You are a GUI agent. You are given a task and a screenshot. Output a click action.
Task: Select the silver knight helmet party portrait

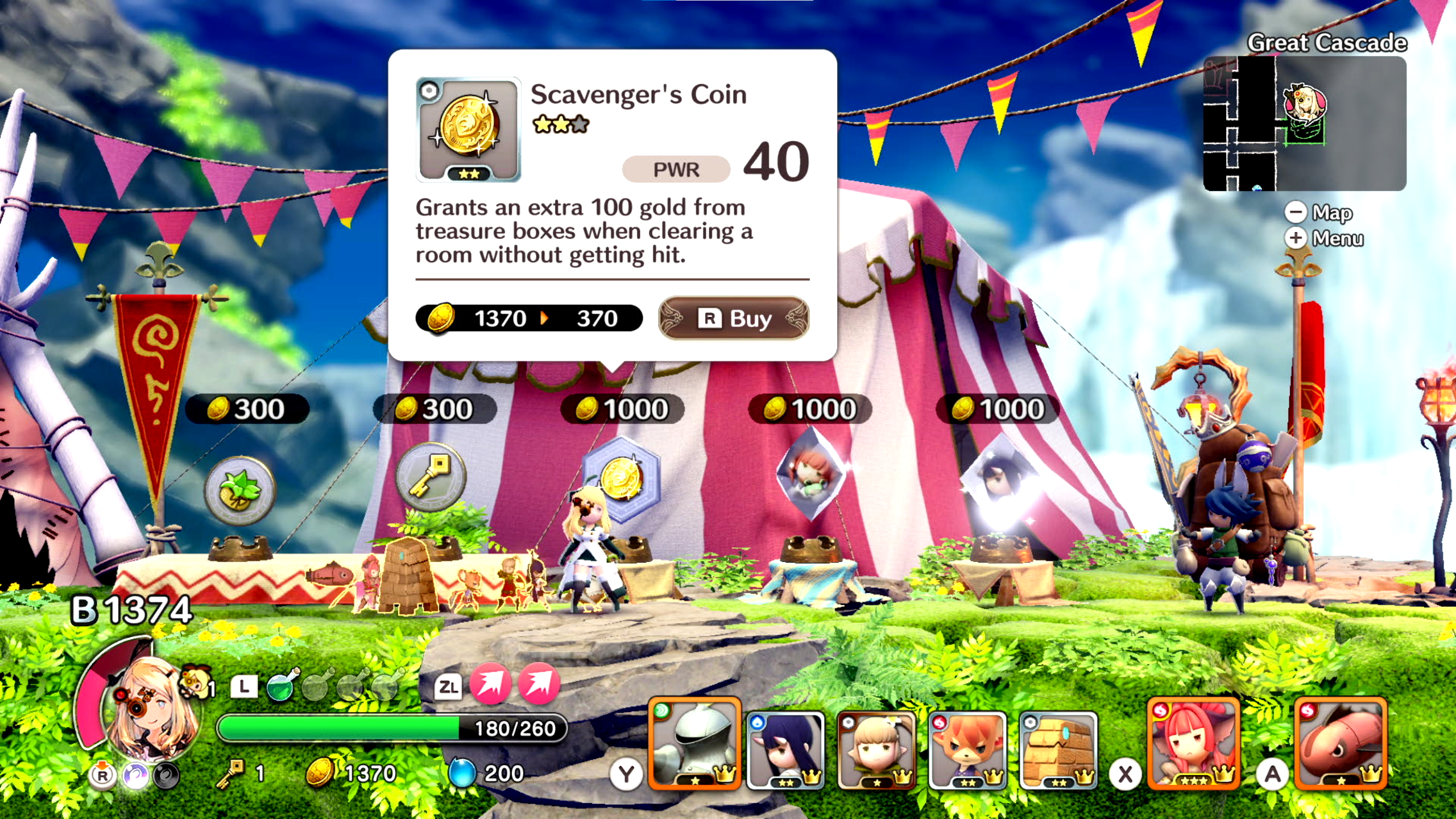click(694, 743)
